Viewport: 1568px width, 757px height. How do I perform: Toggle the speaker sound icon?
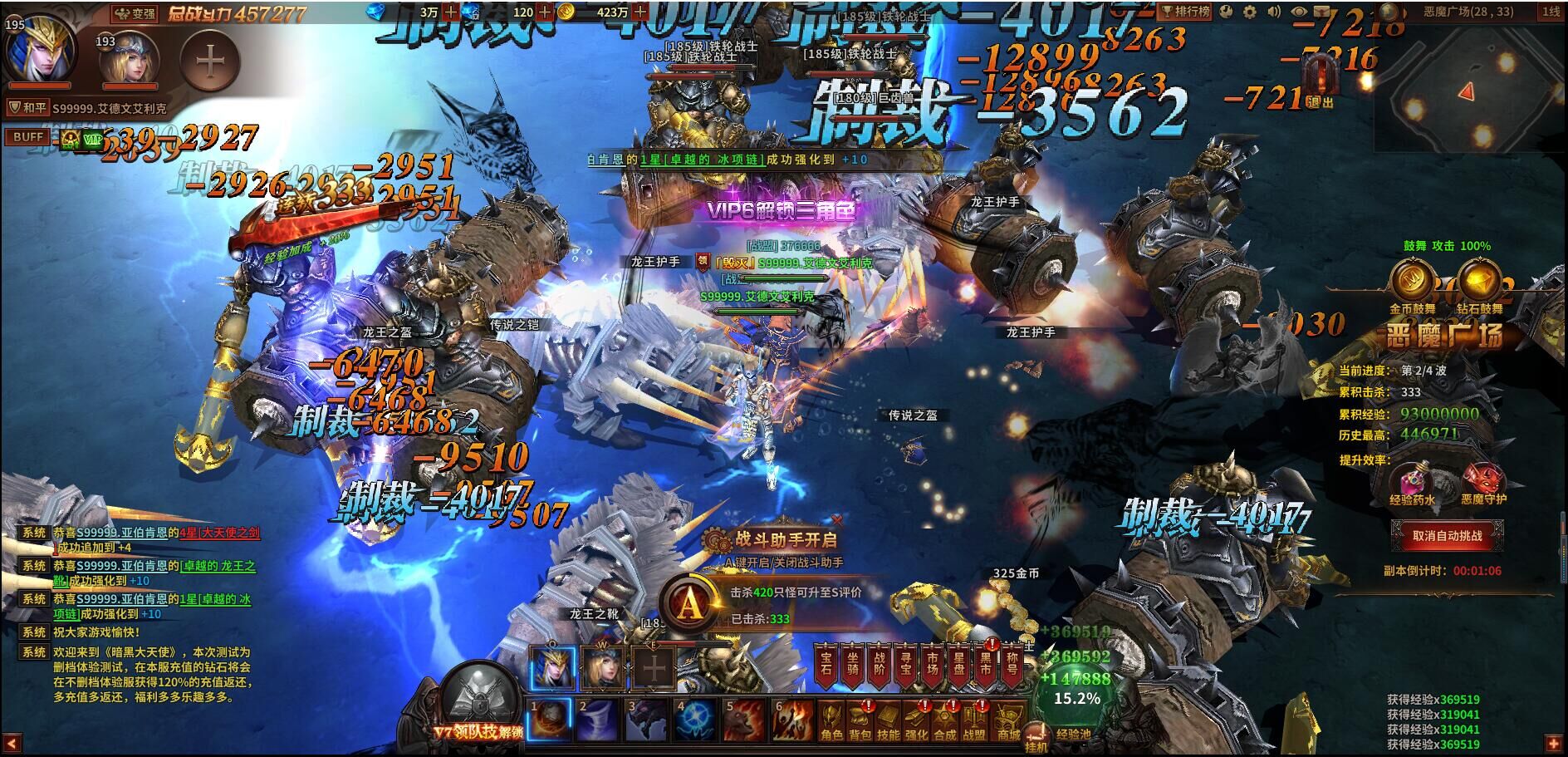(x=1274, y=12)
